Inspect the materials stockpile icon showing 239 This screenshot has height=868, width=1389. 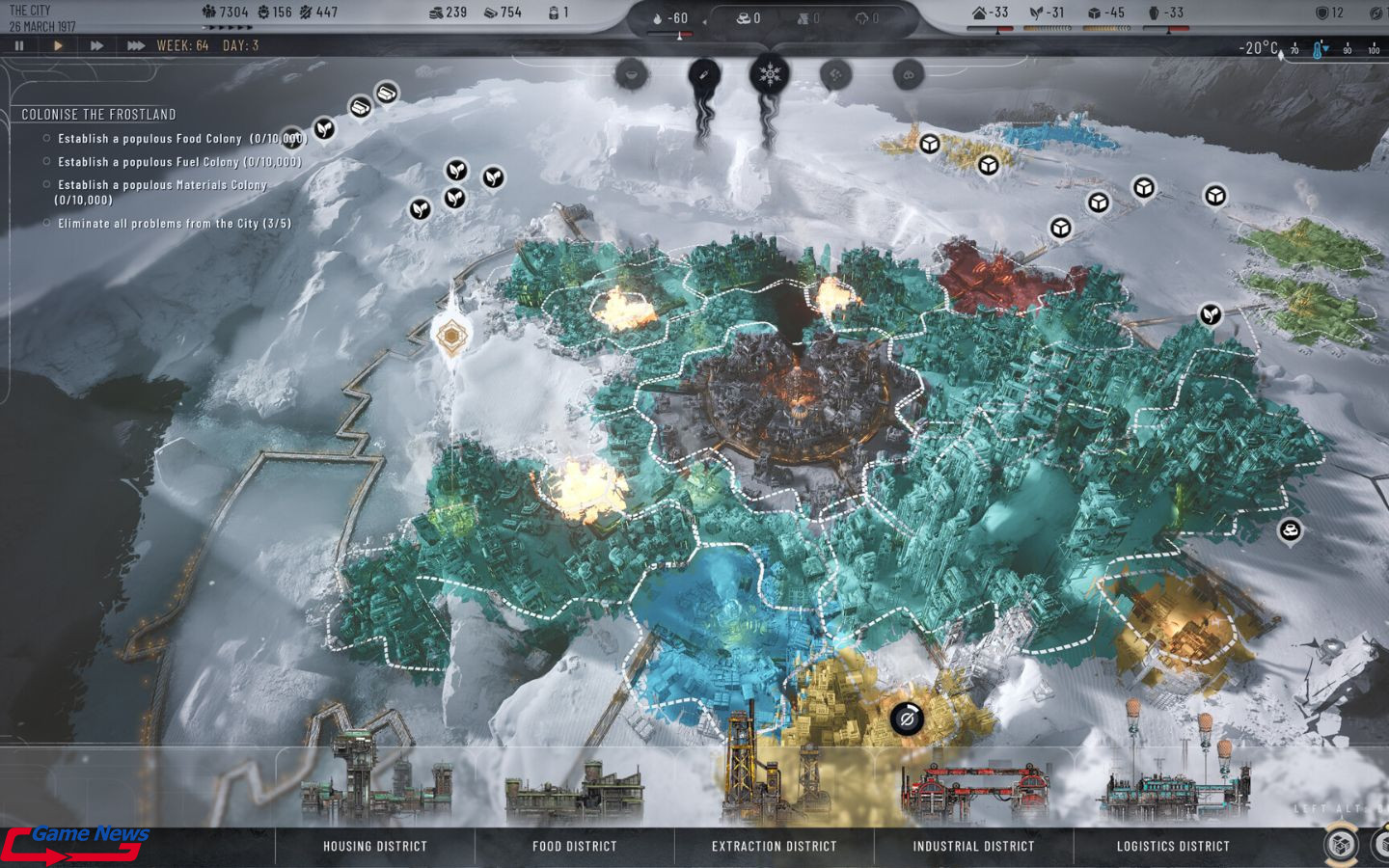pyautogui.click(x=439, y=13)
